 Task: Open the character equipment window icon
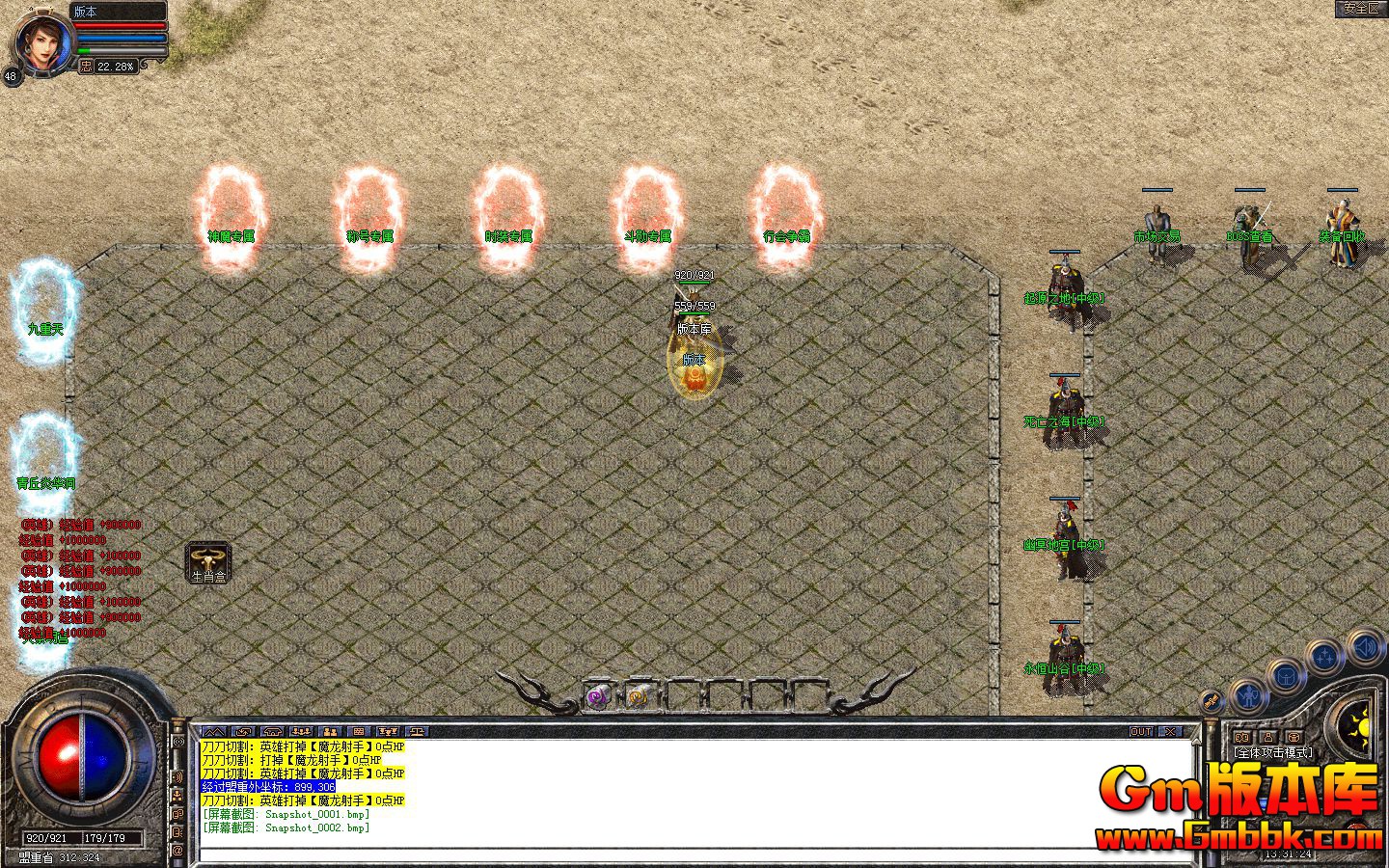click(x=1249, y=696)
